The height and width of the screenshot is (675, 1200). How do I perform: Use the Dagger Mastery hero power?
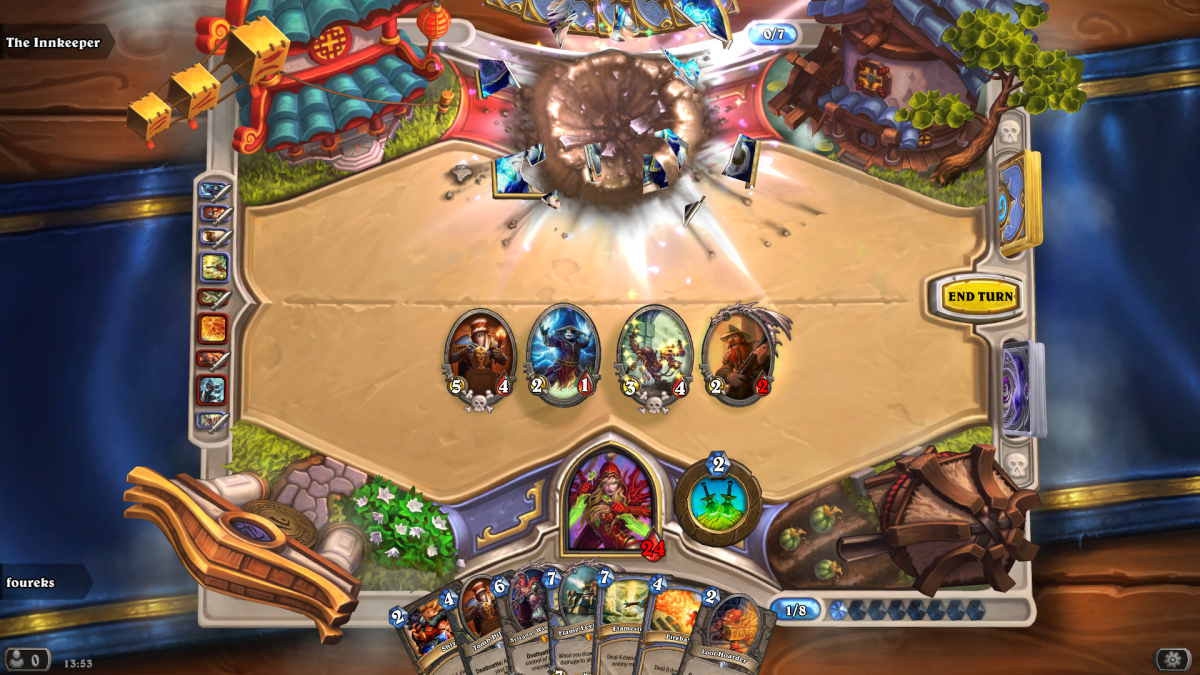(x=717, y=502)
